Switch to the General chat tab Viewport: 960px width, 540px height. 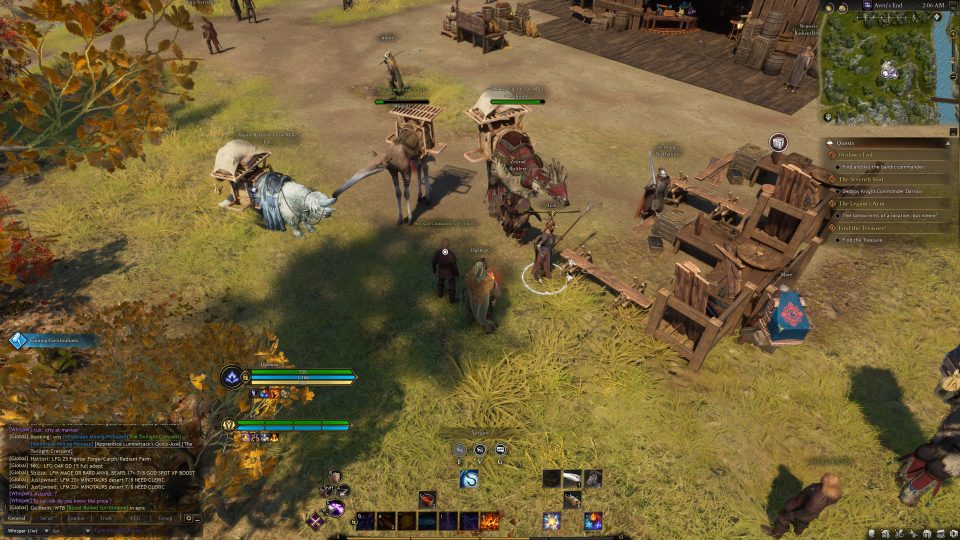(18, 518)
